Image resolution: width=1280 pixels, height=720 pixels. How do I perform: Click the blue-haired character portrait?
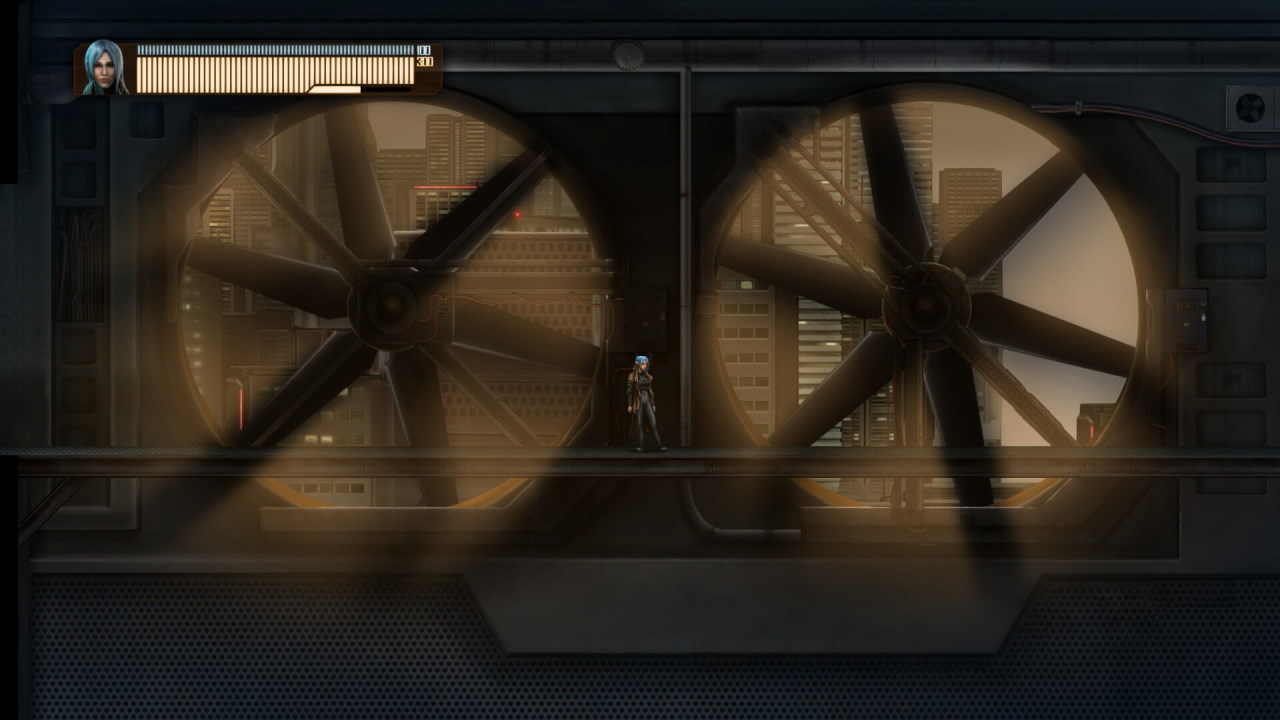coord(104,68)
